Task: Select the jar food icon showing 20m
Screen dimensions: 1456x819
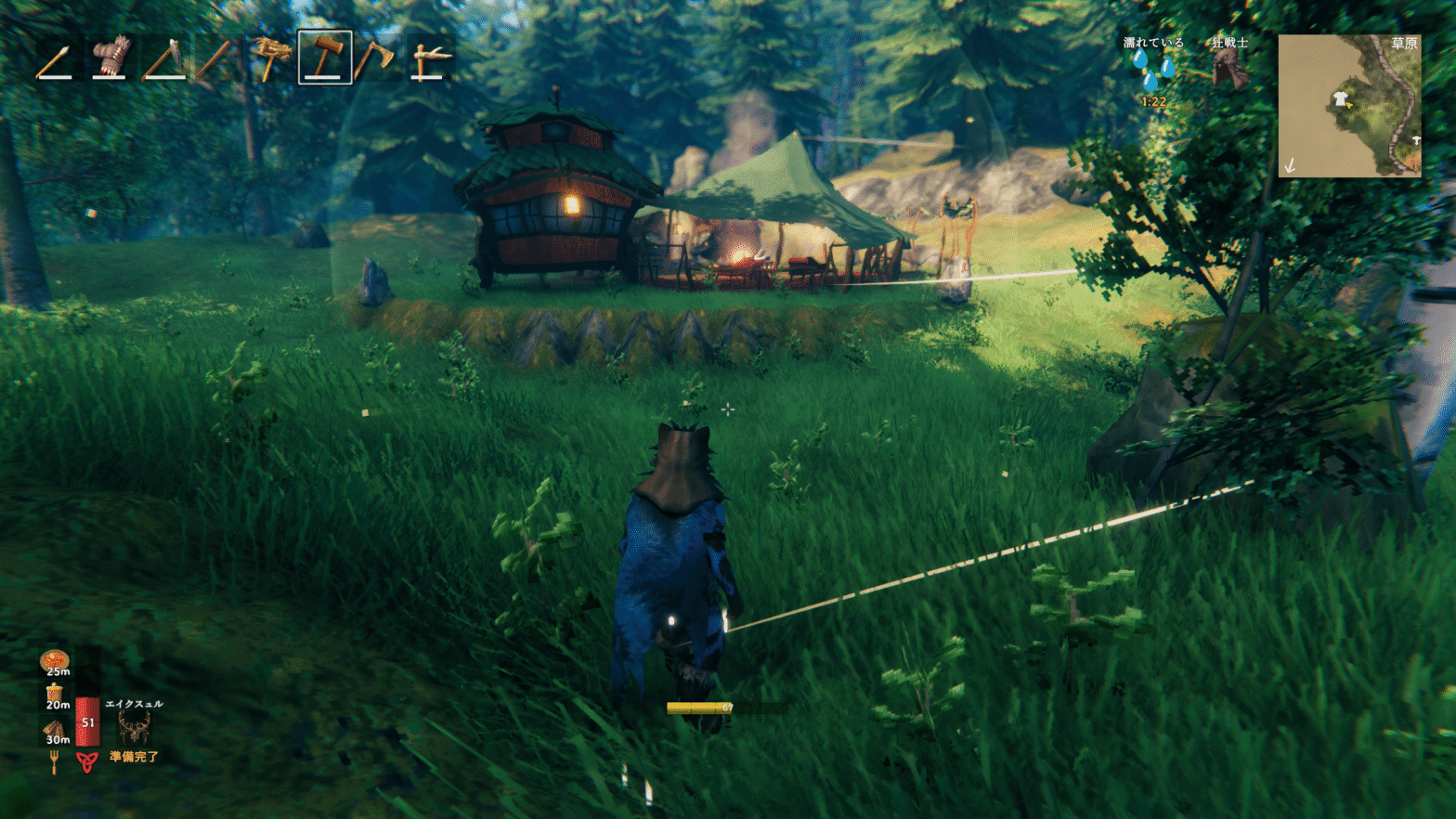Action: (x=55, y=695)
